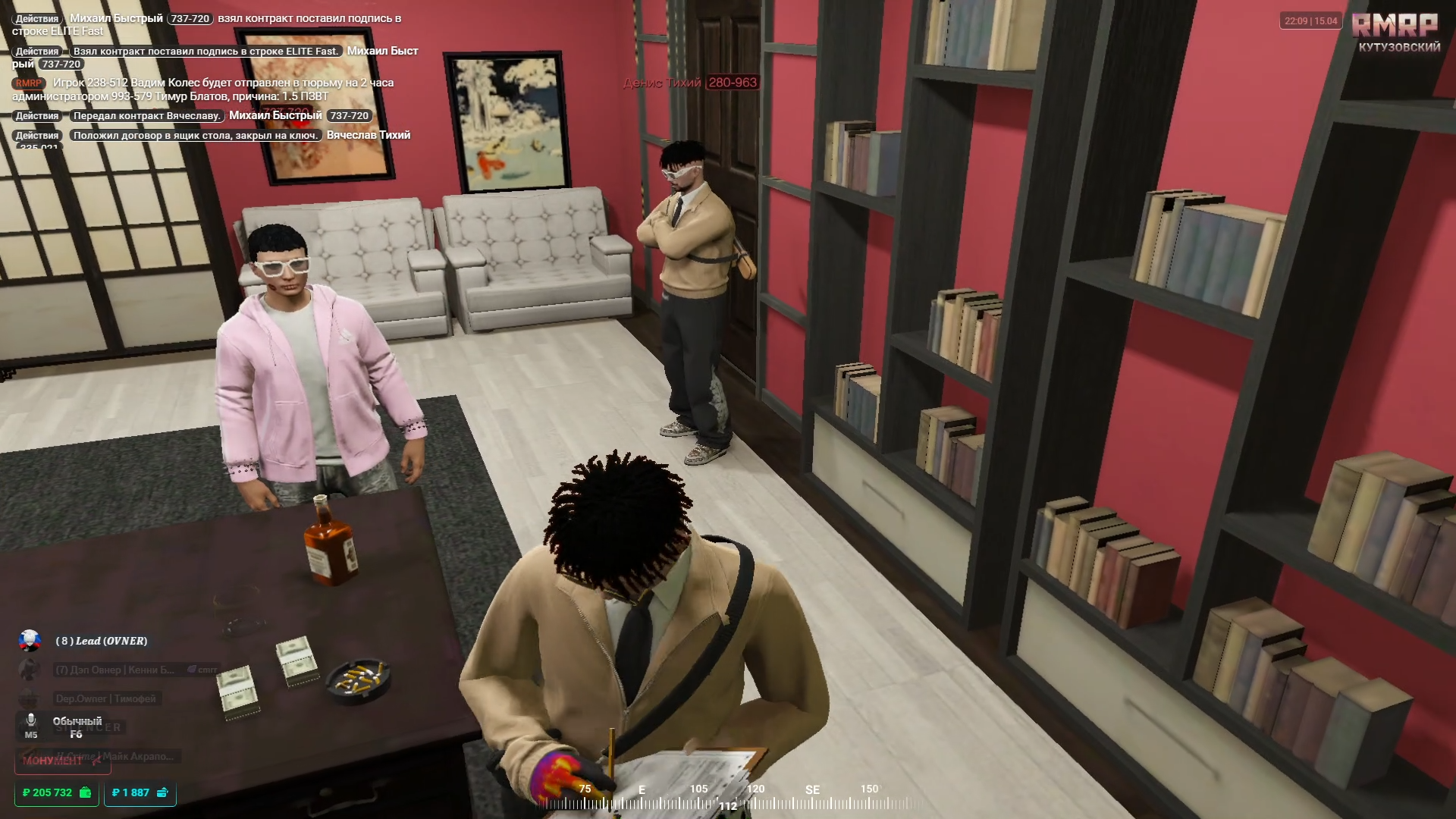Screen dimensions: 1456x819
Task: Select the cash wallet balance panel
Action: (x=57, y=792)
